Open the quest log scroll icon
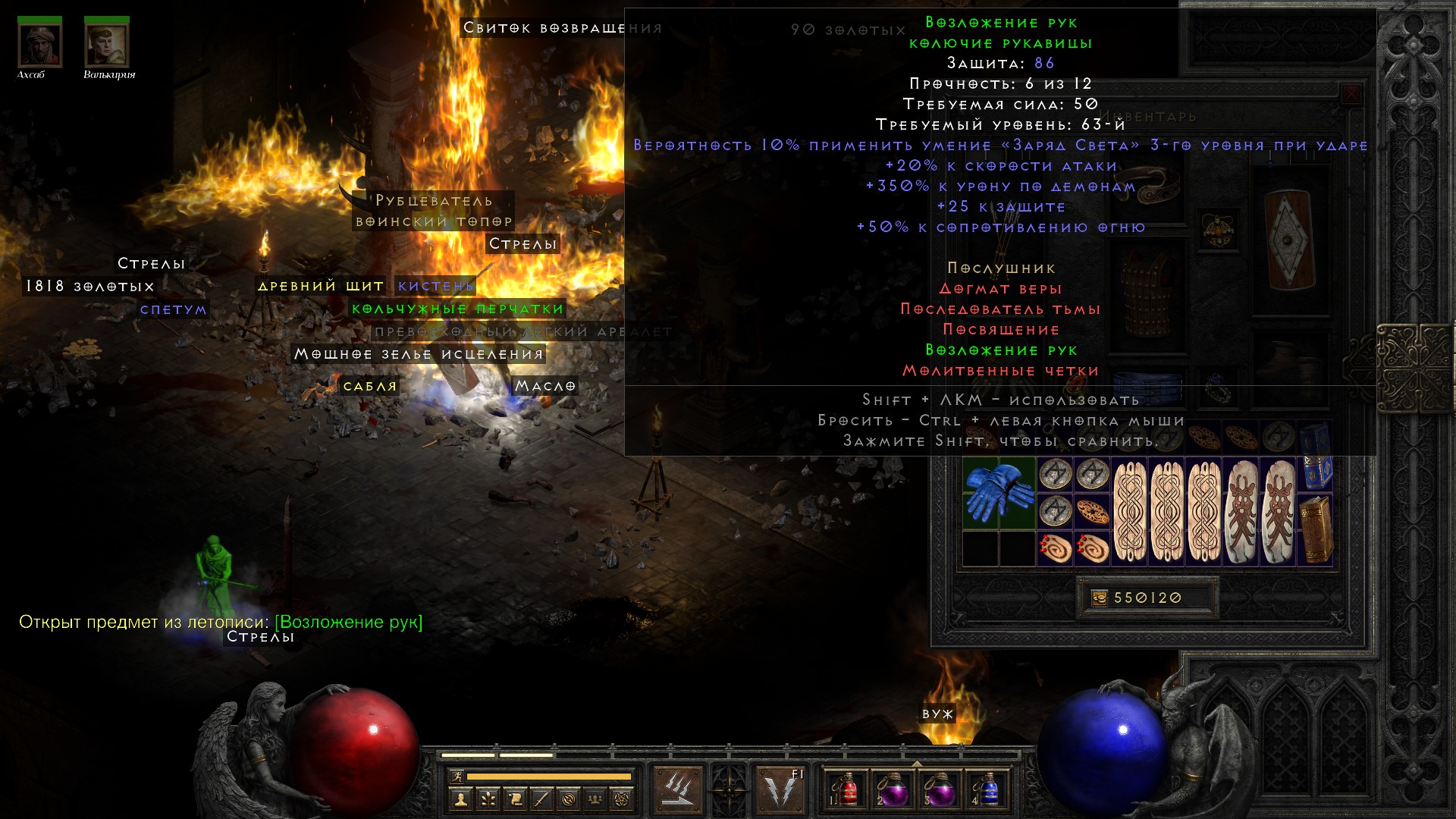1456x819 pixels. (515, 799)
